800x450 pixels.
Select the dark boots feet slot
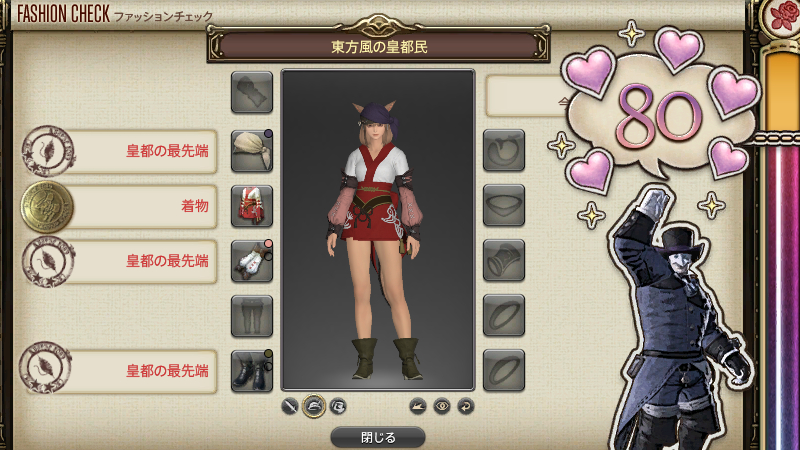(x=252, y=371)
